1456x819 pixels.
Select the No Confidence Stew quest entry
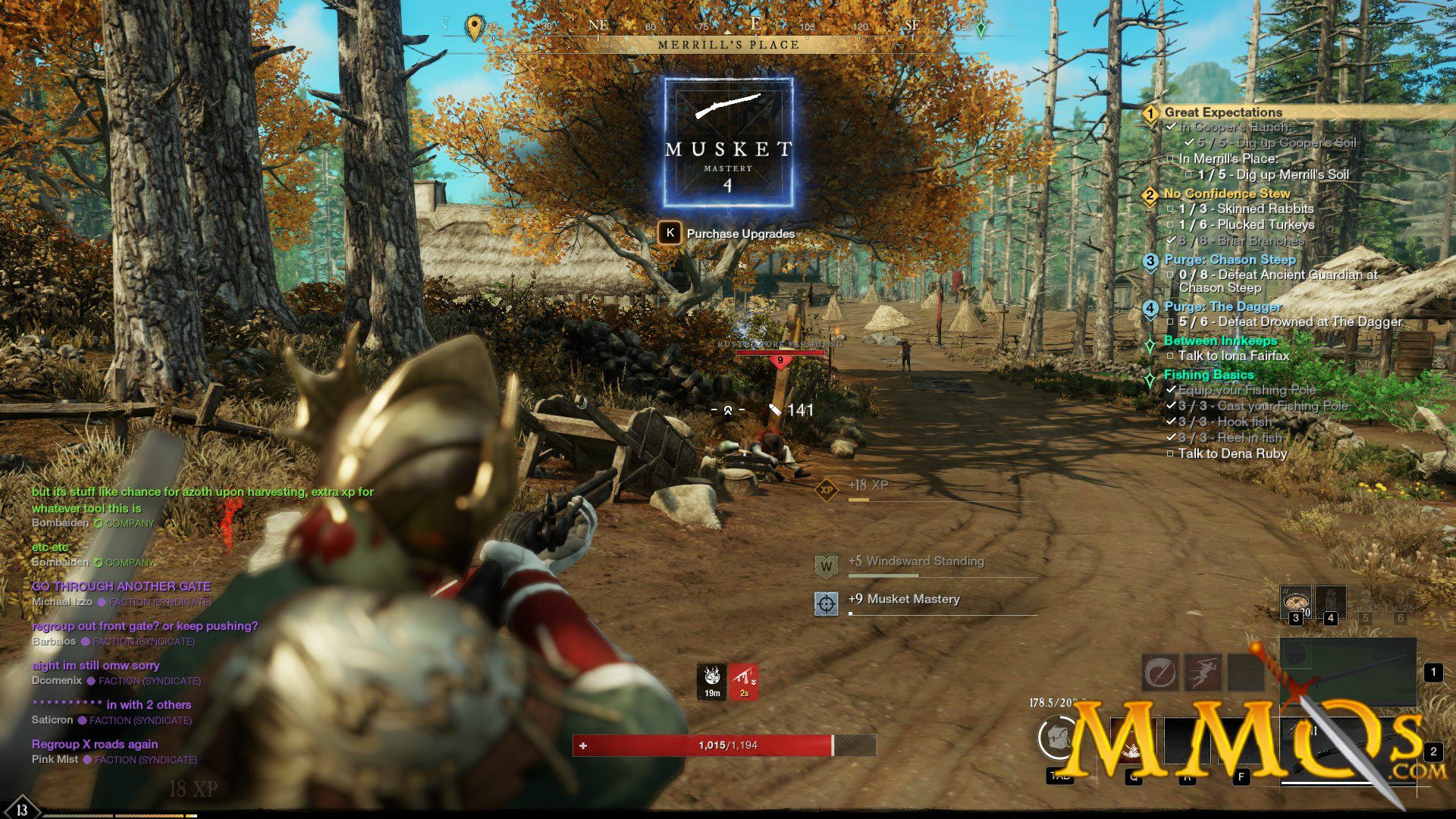click(1226, 193)
